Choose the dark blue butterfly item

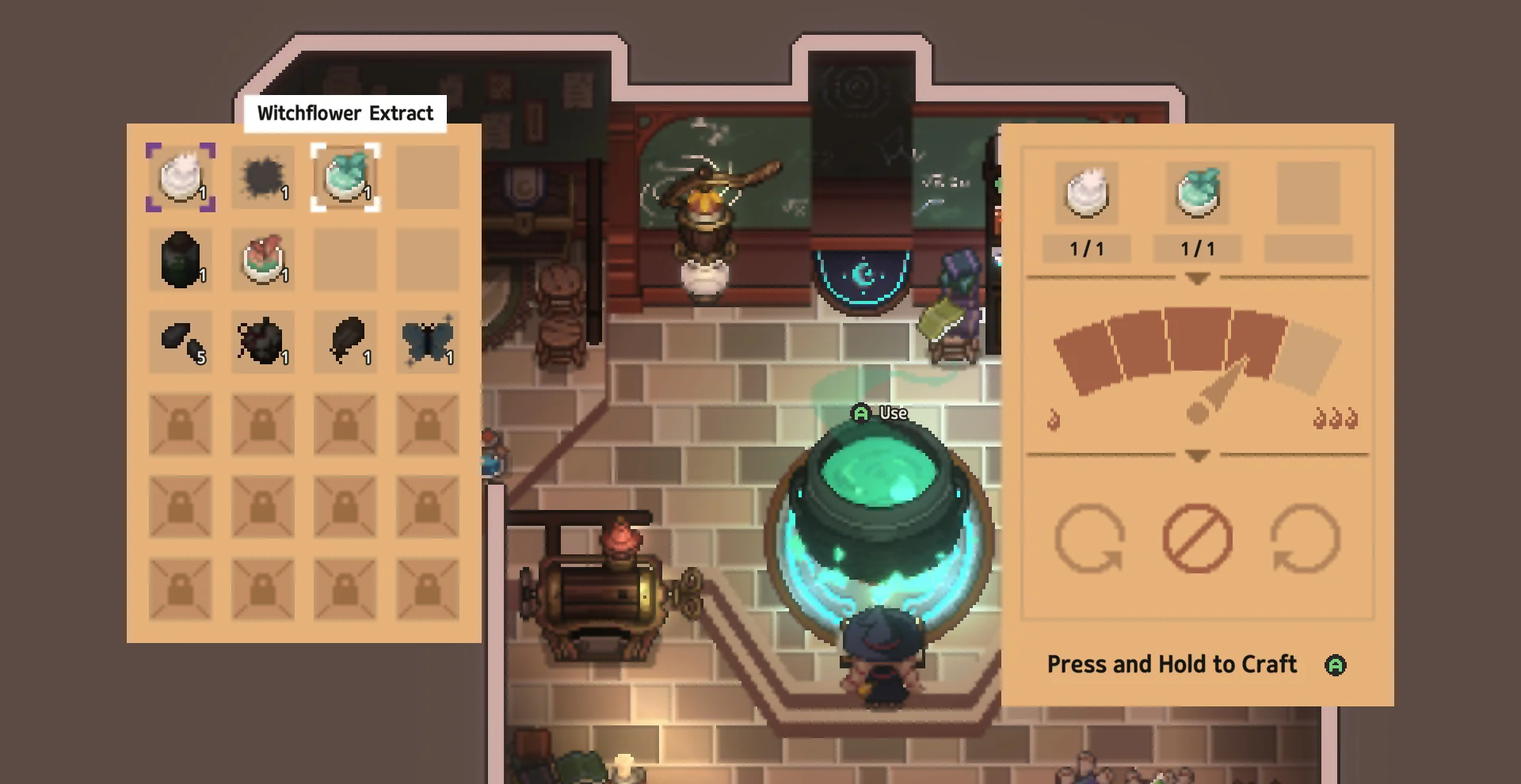click(x=428, y=342)
